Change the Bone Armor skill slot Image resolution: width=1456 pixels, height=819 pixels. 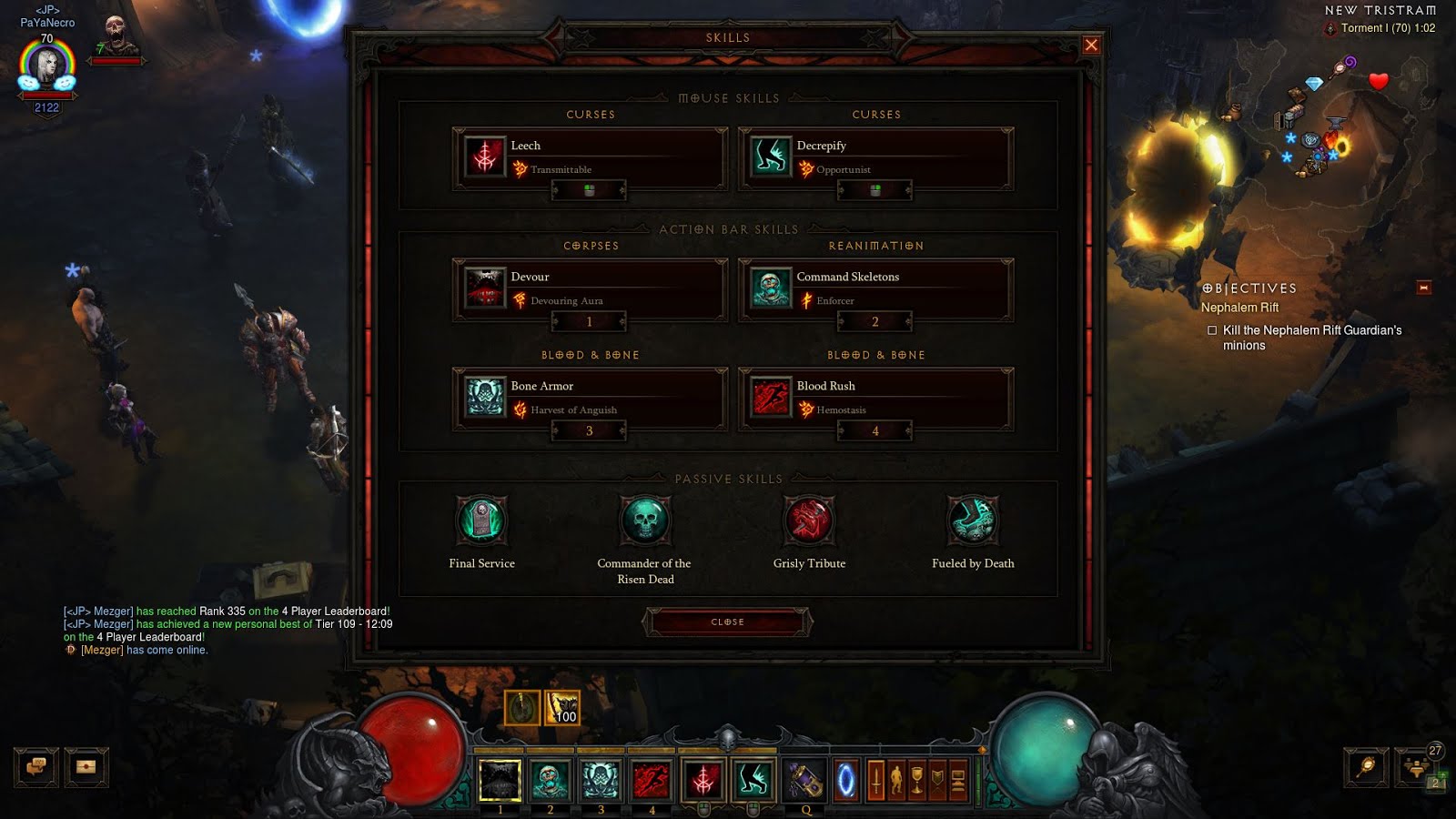click(x=590, y=398)
